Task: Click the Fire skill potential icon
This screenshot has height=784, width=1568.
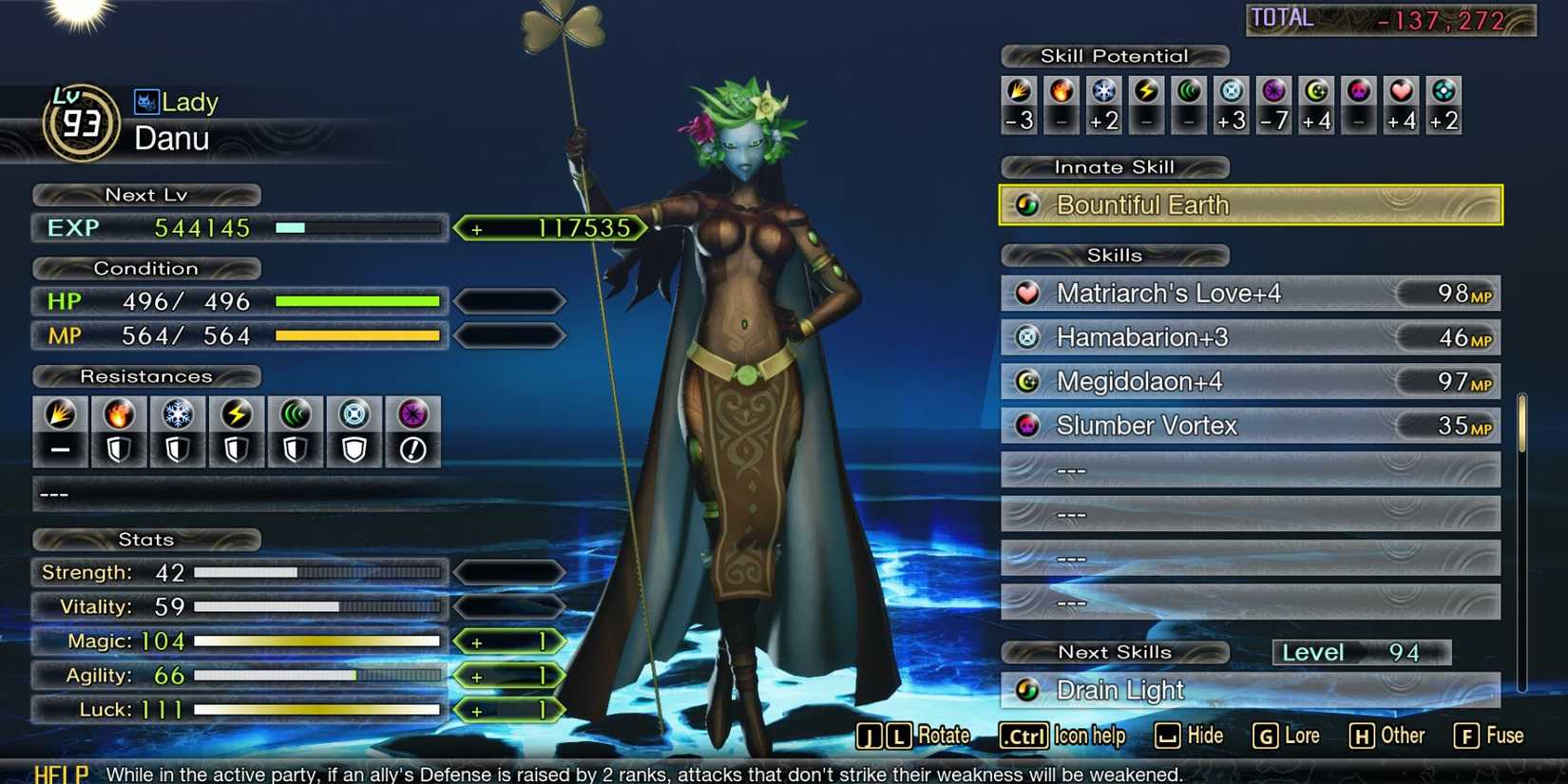Action: coord(1061,92)
